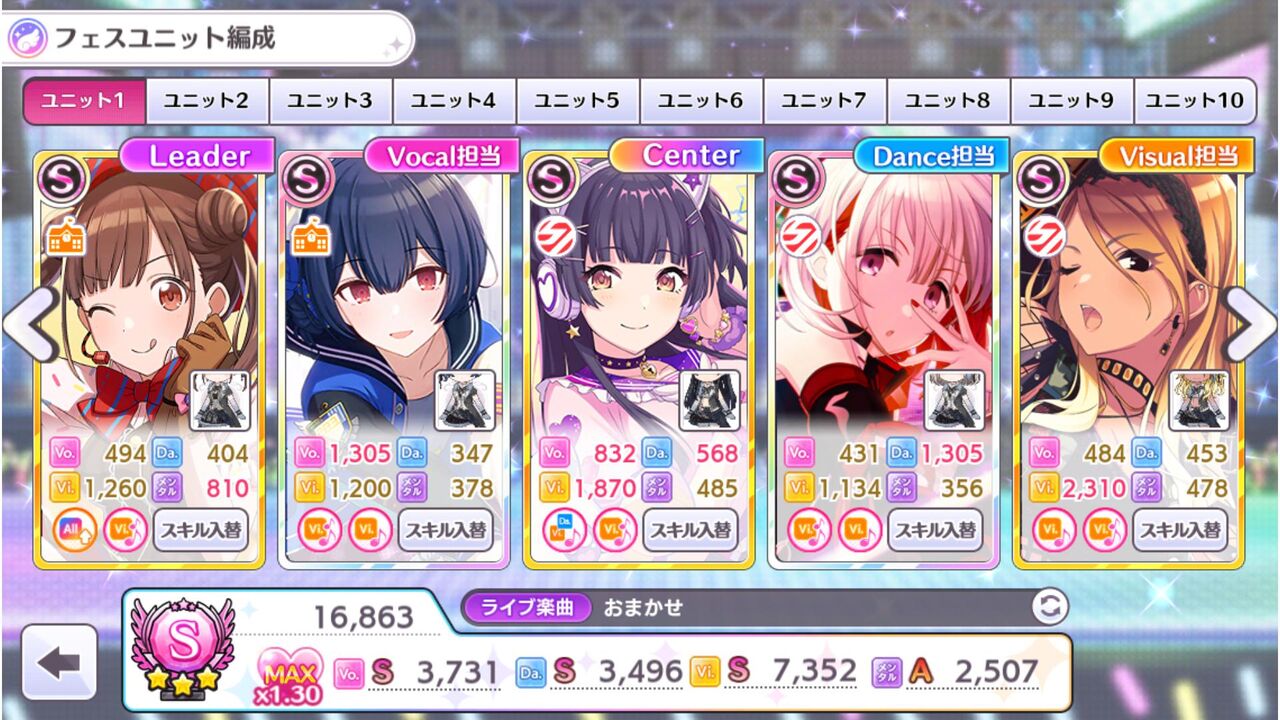Open the ユニット5 unit formation
The height and width of the screenshot is (720, 1280).
pos(577,100)
